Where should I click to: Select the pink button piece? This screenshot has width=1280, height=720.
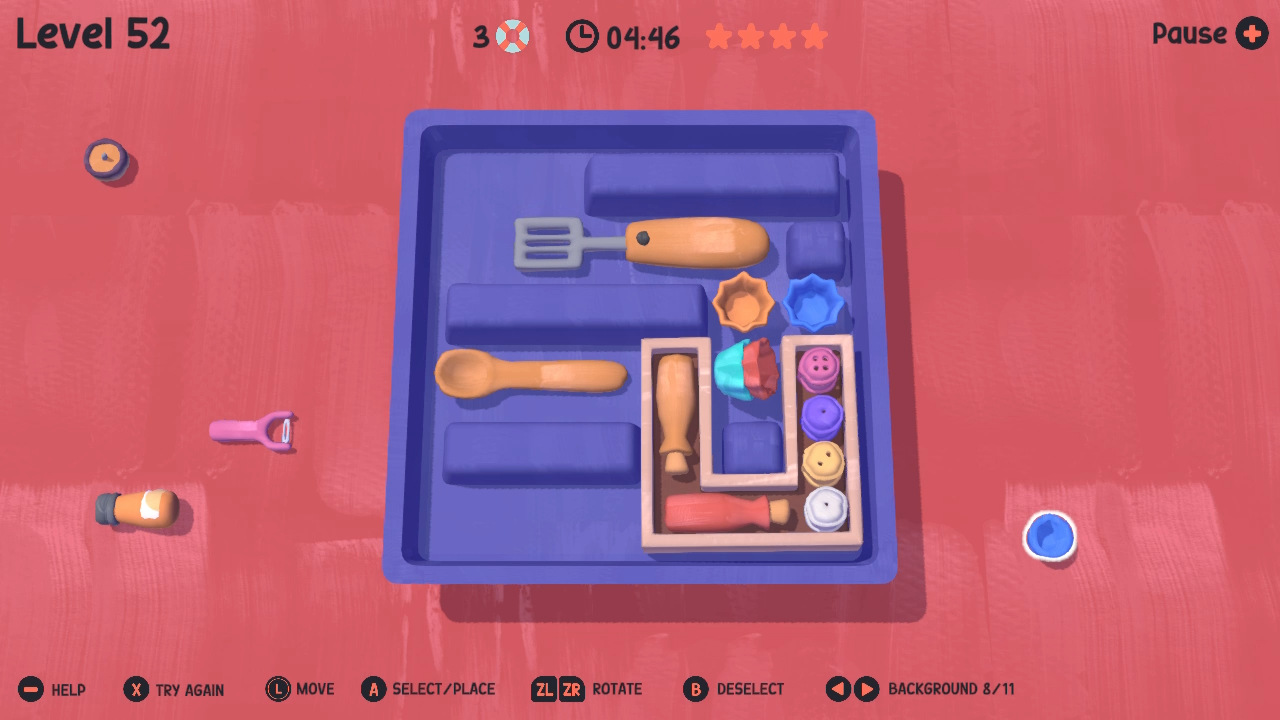pos(818,366)
